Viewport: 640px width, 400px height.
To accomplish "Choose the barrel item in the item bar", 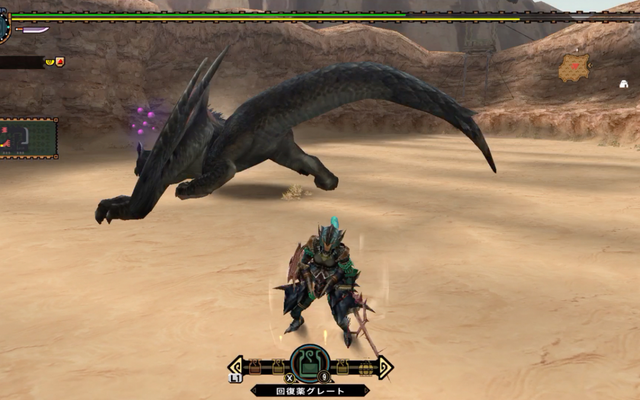I will point(366,368).
